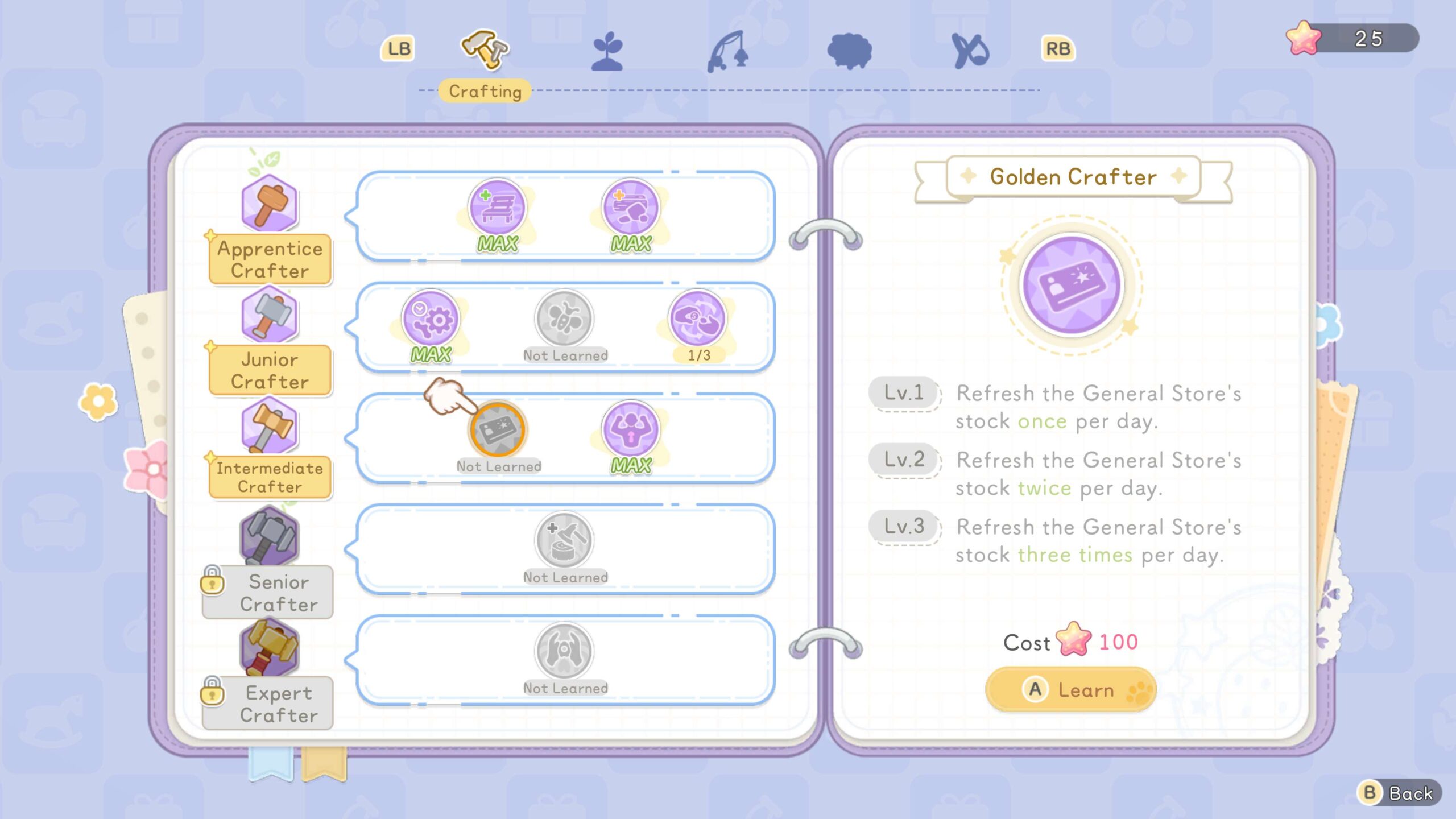Select the gear skill marked MAX
1456x819 pixels.
tap(431, 318)
